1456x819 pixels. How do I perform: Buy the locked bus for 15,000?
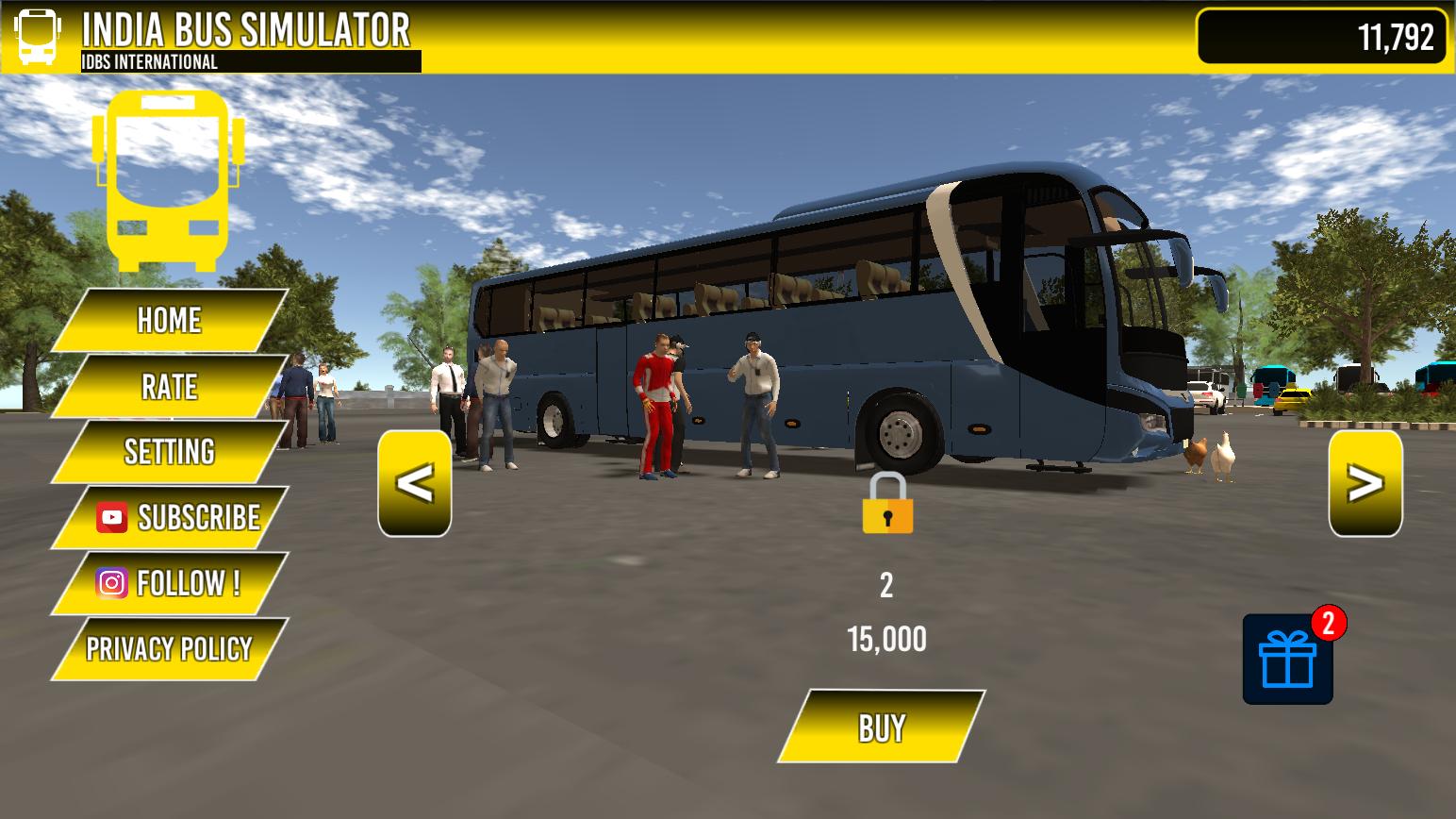pyautogui.click(x=882, y=727)
